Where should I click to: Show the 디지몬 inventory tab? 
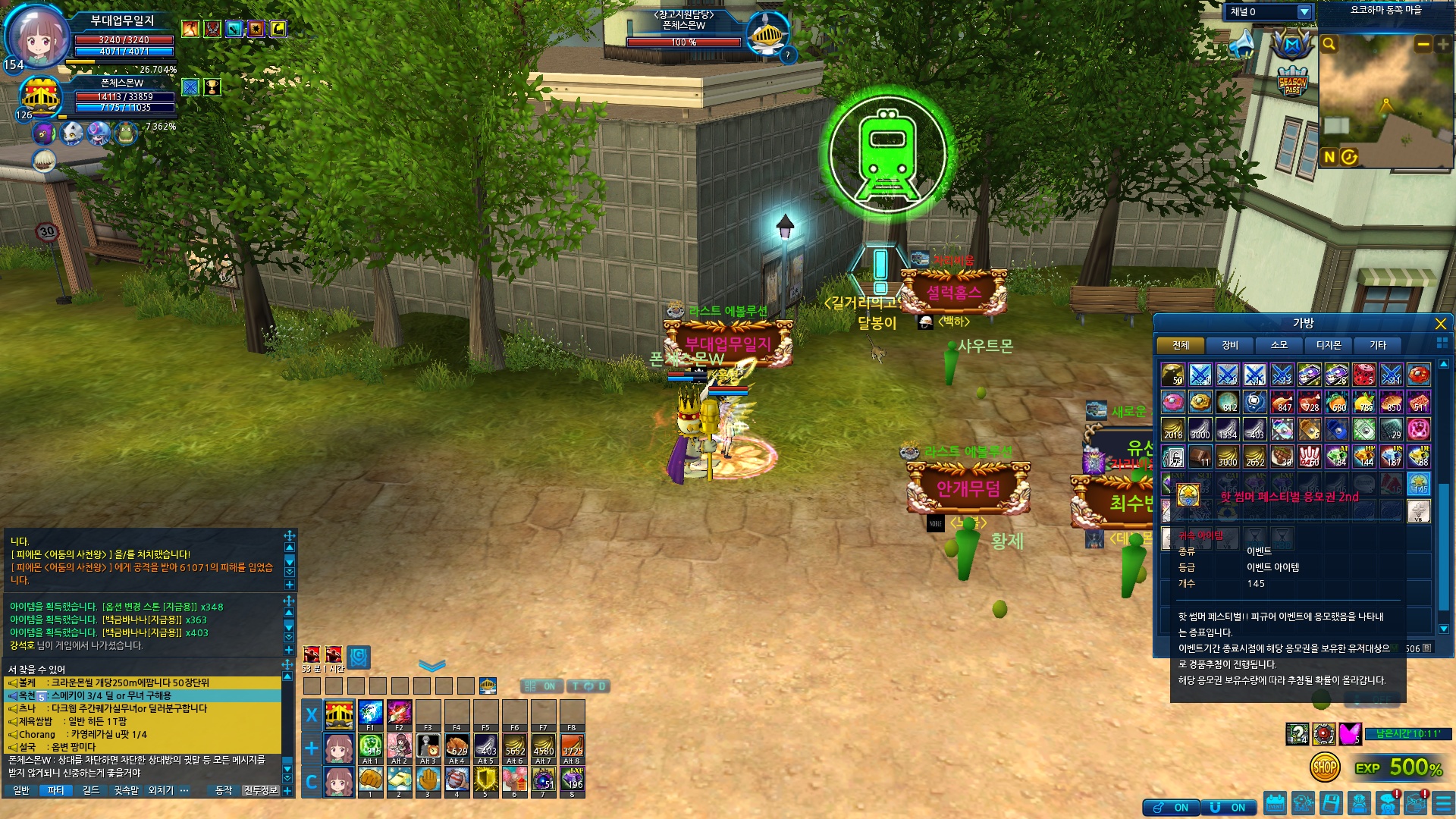(1328, 345)
